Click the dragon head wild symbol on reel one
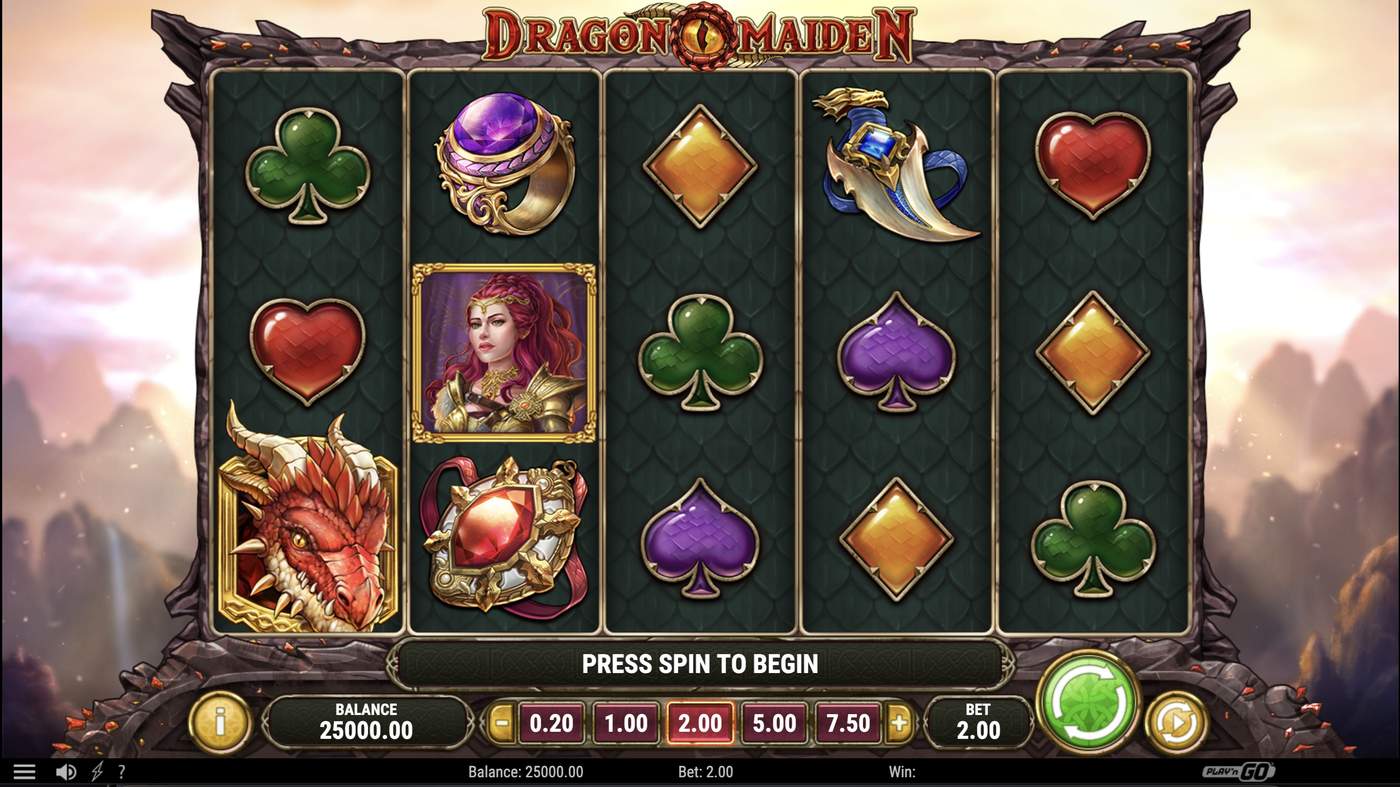The width and height of the screenshot is (1400, 787). (305, 540)
